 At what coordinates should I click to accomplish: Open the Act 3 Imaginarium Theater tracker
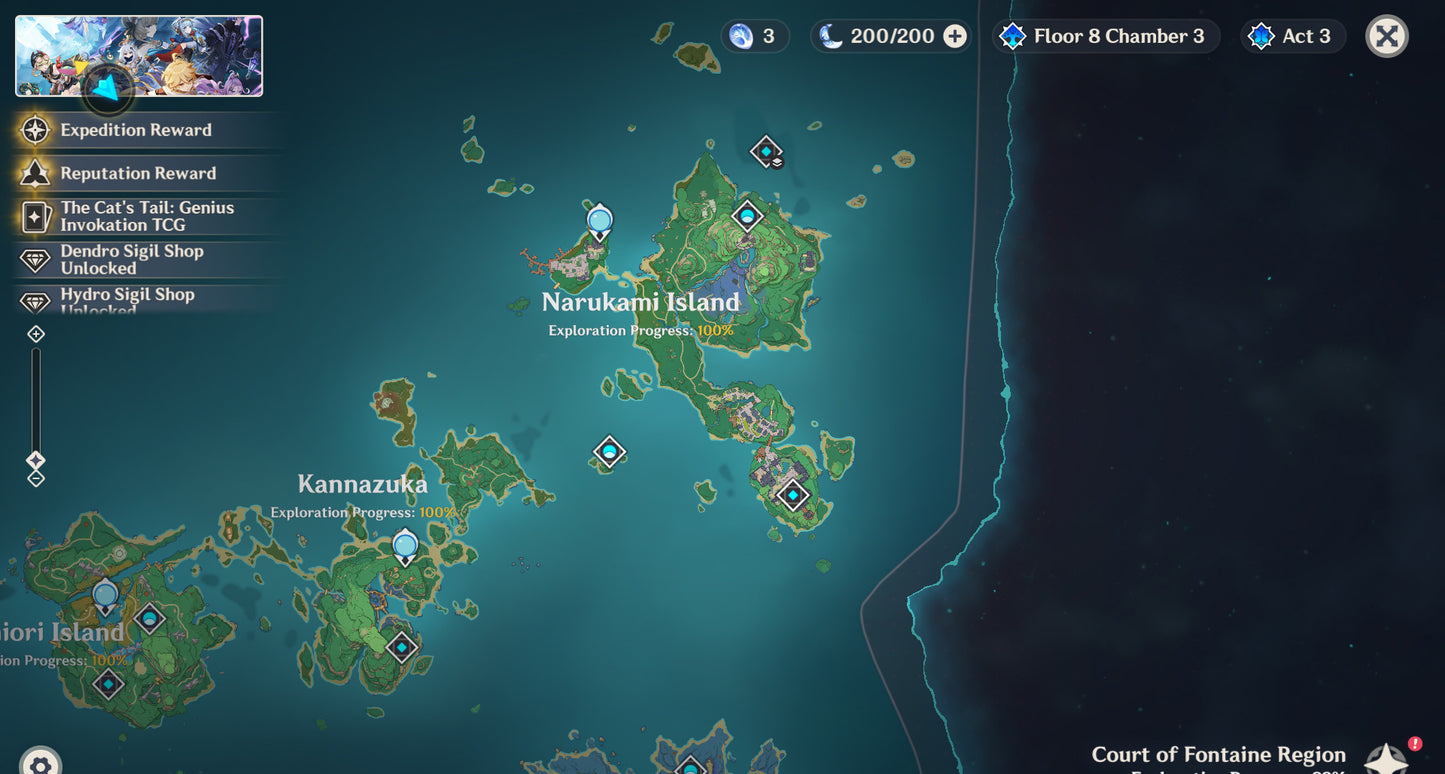click(1294, 37)
